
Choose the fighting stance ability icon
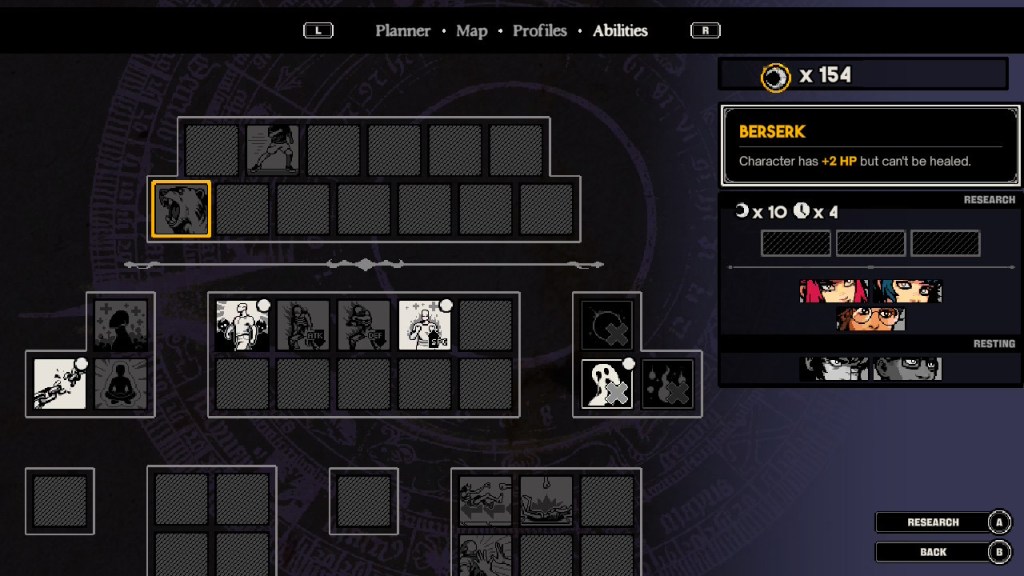272,149
